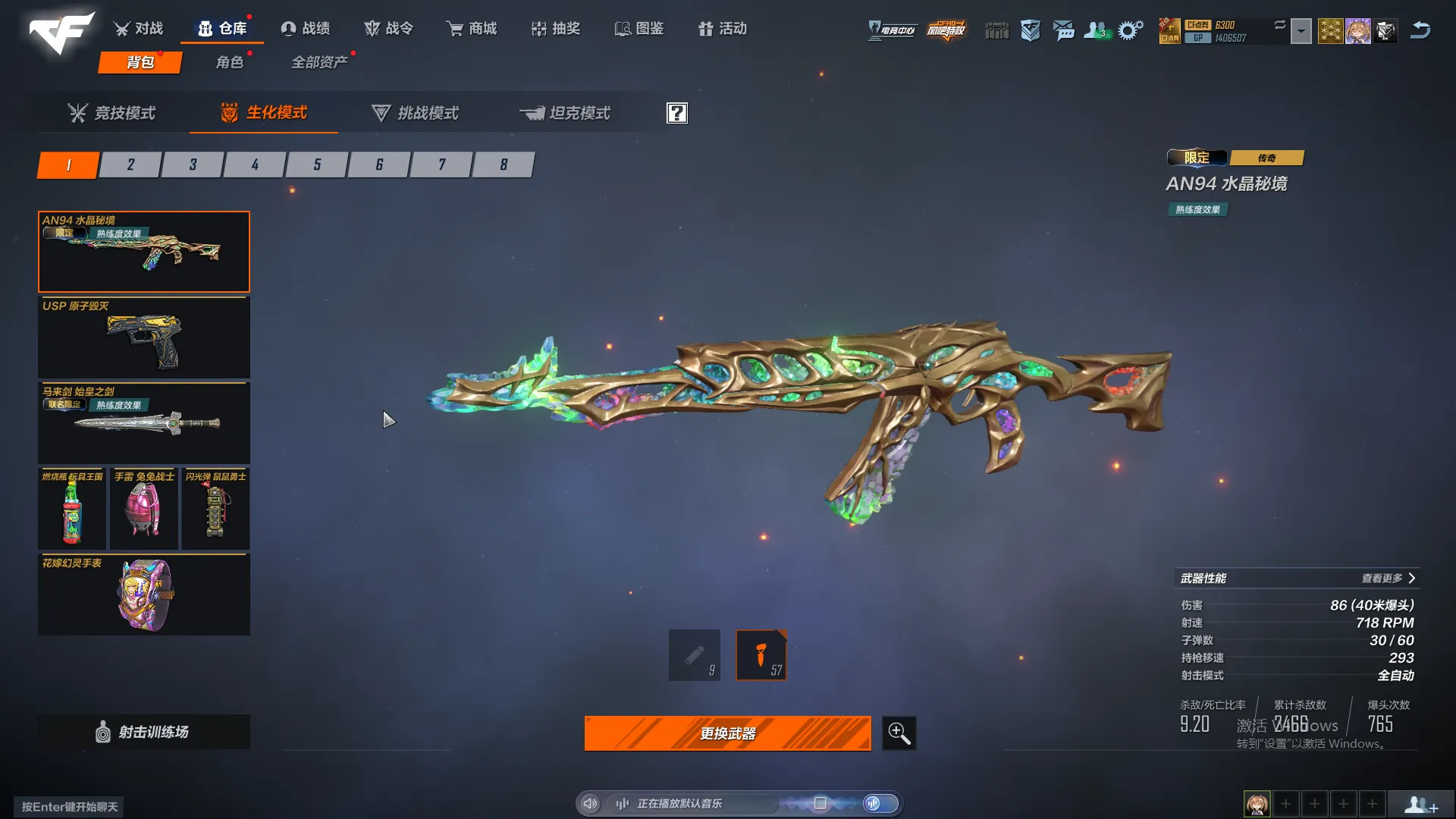1456x819 pixels.
Task: Switch to 挑战模式 challenge mode tab
Action: [415, 113]
